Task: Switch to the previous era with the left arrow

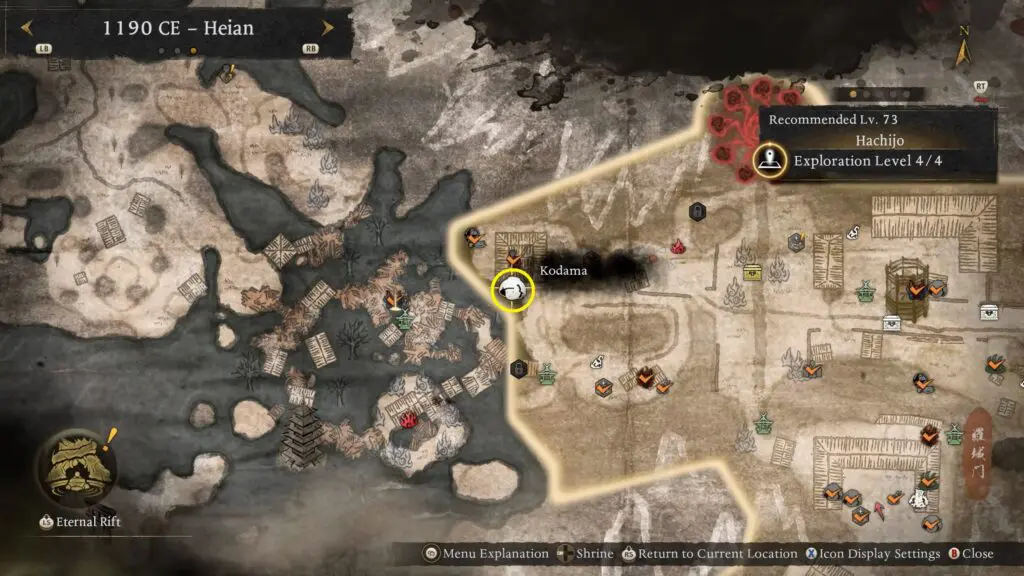Action: 26,28
